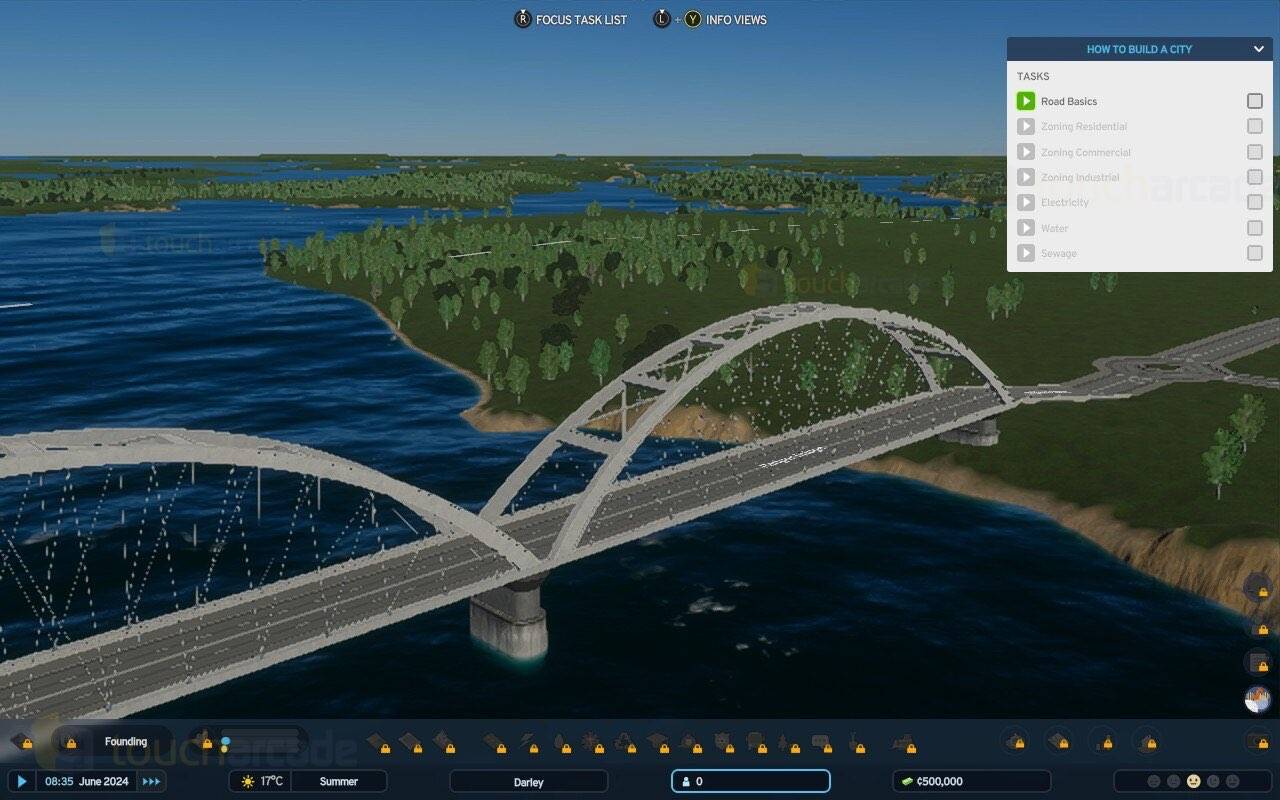The height and width of the screenshot is (800, 1280).
Task: Tick the Road Basics checkbox
Action: (x=1254, y=101)
